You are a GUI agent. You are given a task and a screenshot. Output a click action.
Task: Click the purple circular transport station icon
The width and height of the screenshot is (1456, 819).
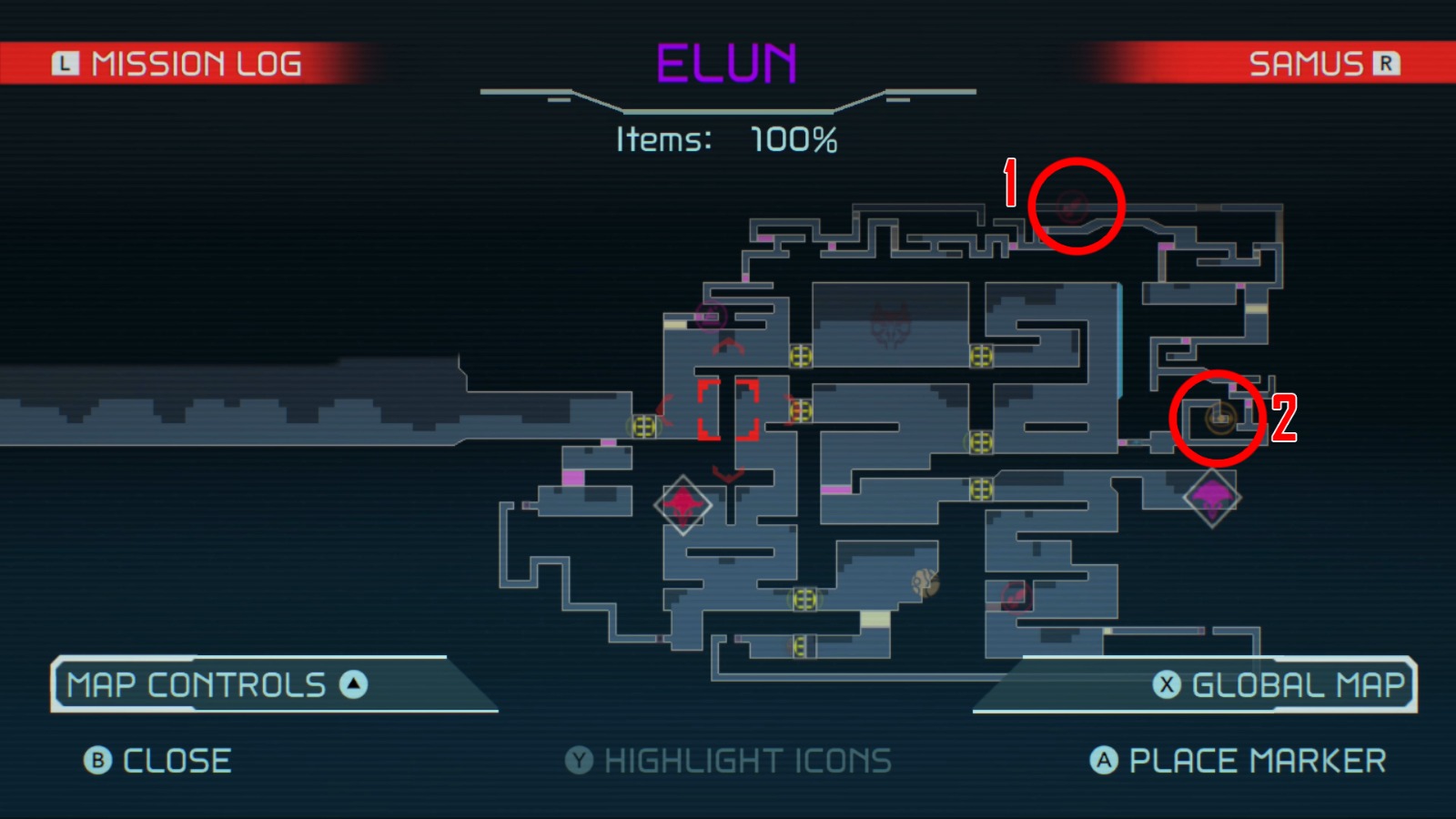(711, 318)
